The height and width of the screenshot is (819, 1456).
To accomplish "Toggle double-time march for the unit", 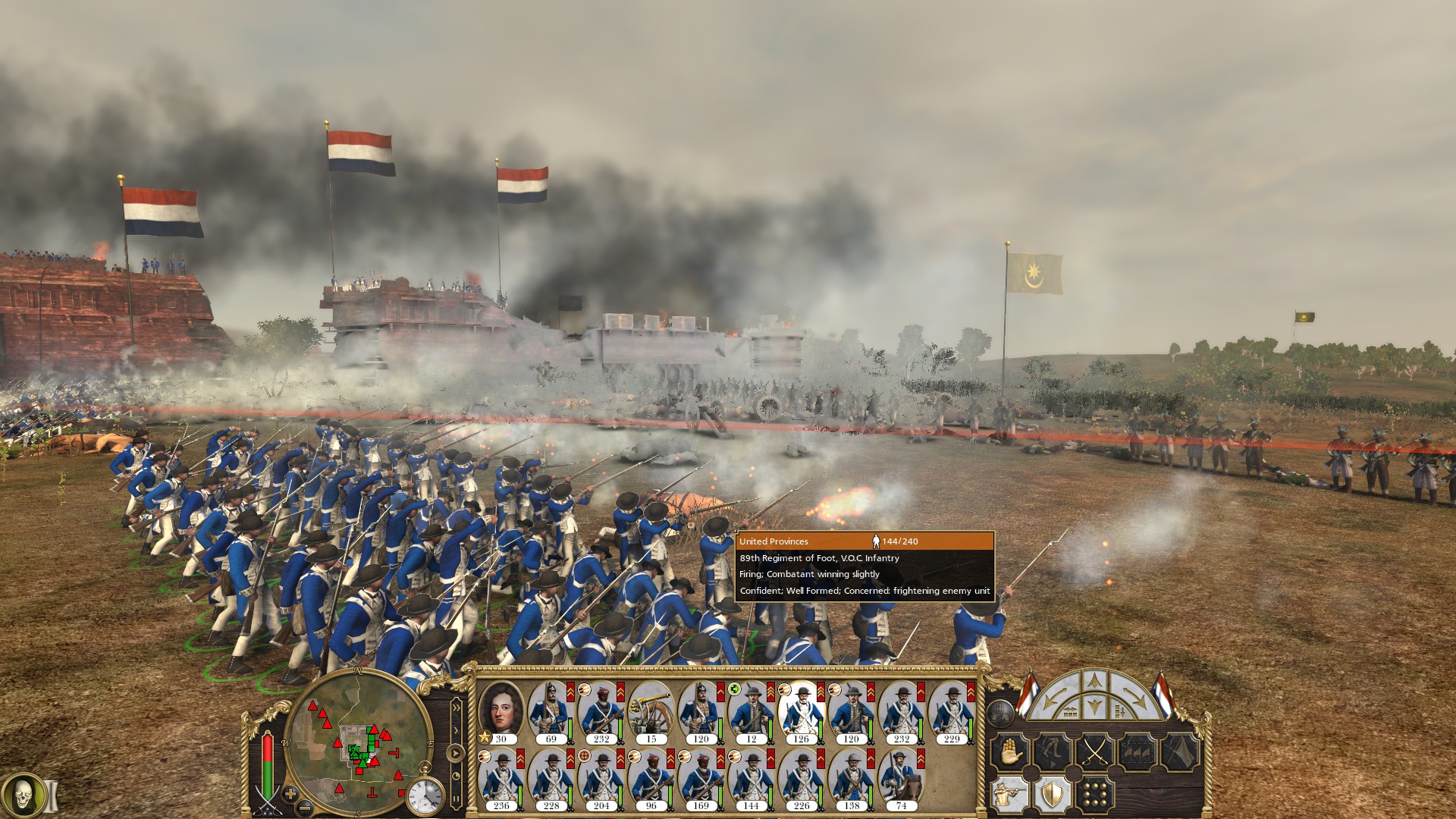I will 1051,751.
